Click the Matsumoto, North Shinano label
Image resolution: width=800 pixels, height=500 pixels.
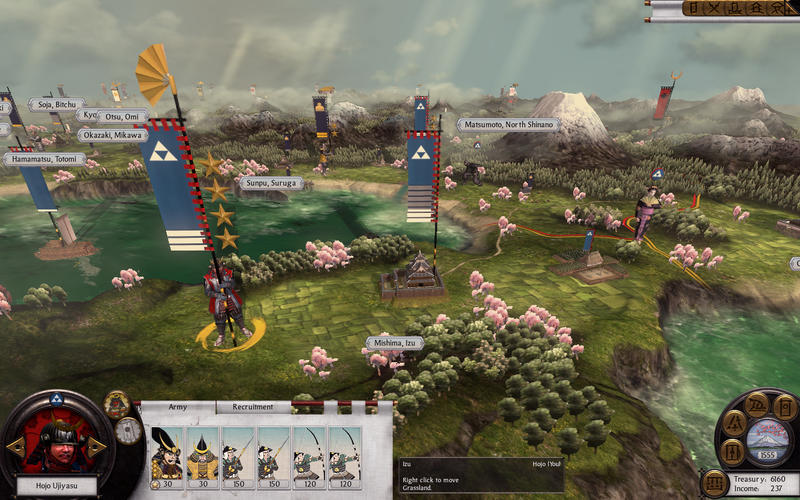[x=510, y=125]
